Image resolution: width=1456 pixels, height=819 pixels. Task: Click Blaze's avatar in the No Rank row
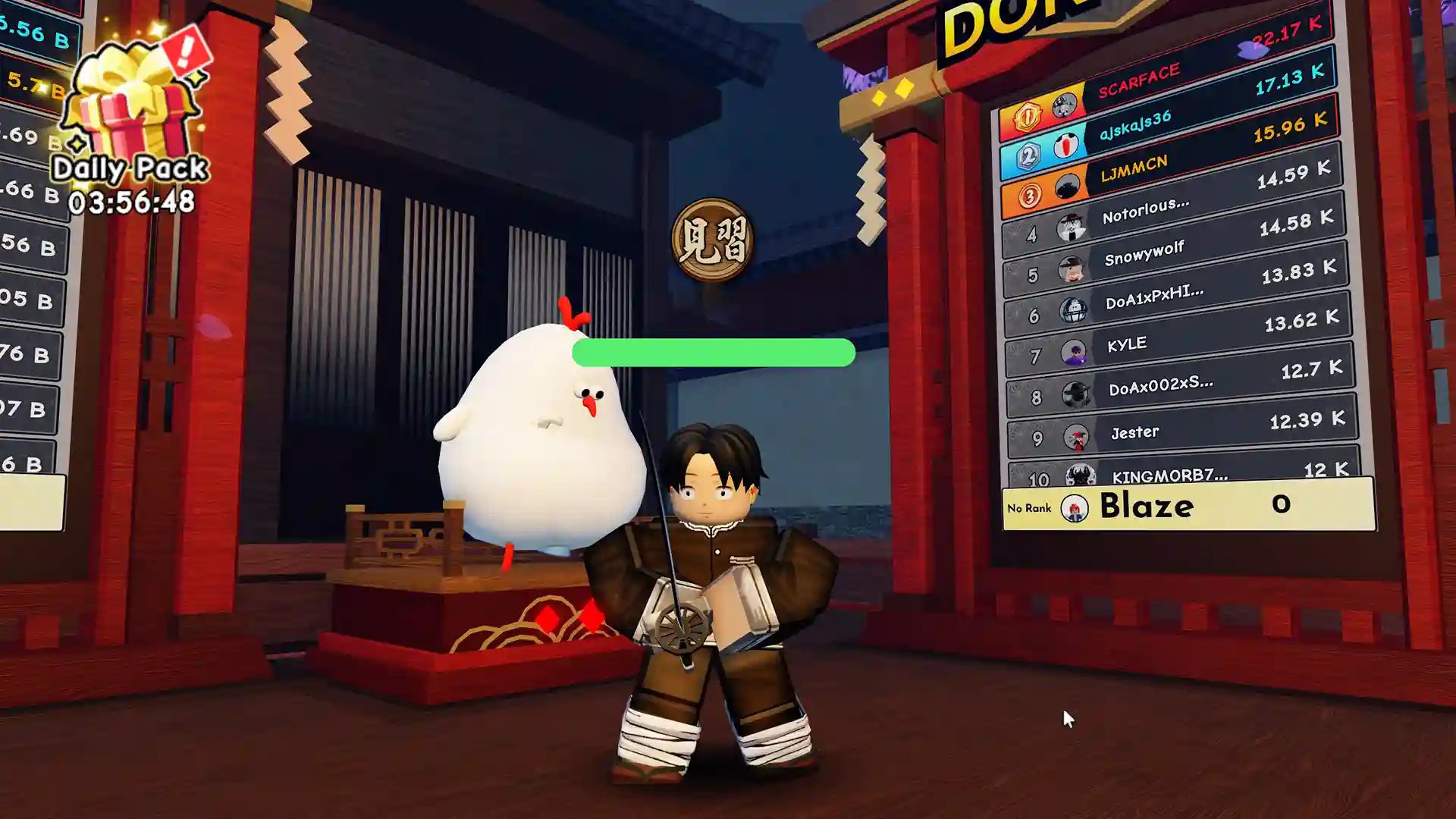pyautogui.click(x=1073, y=507)
